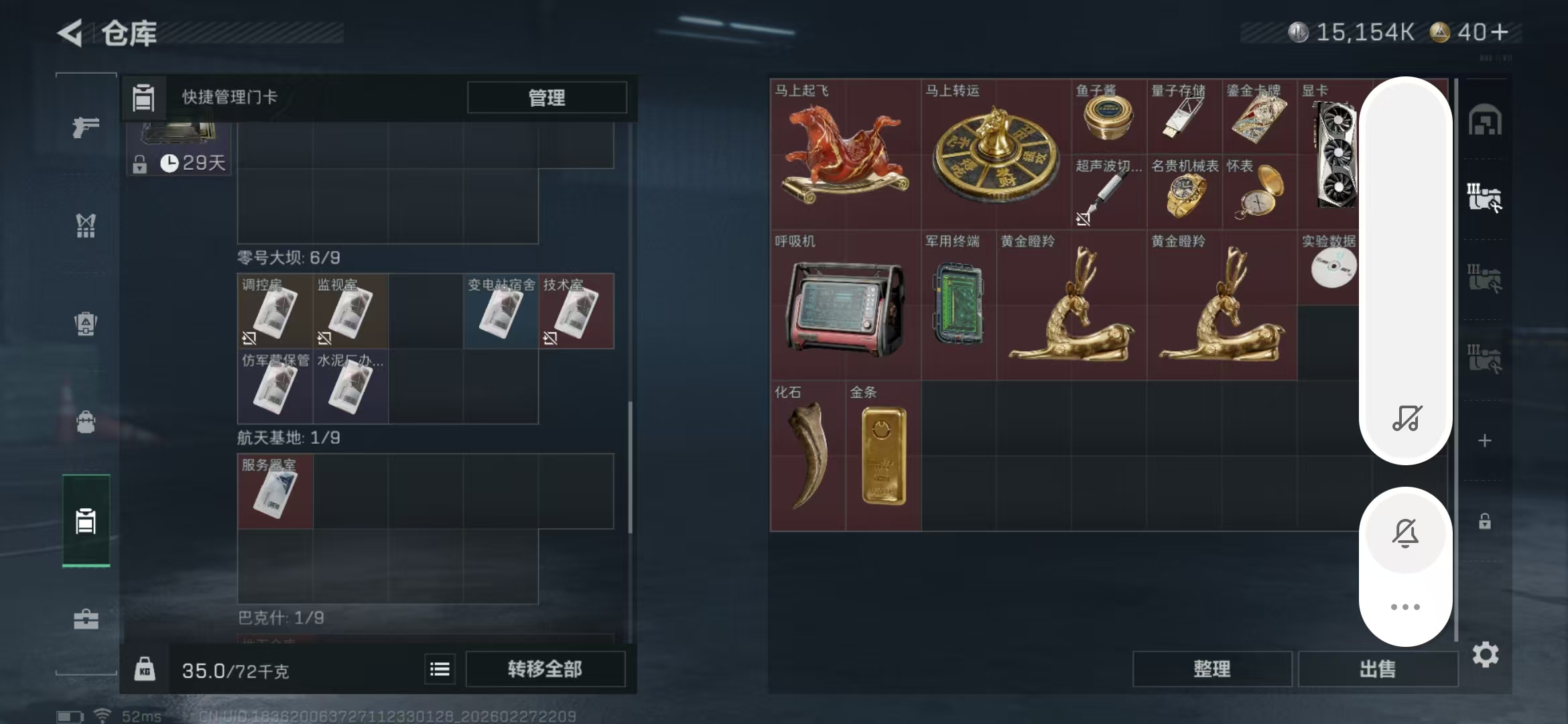Toggle the notification mute bell in floating overlay
This screenshot has height=724, width=1568.
click(1406, 533)
